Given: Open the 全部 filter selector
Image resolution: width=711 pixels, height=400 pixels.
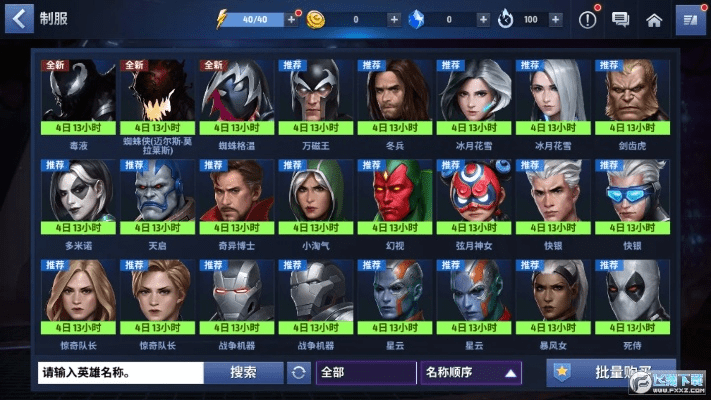Looking at the screenshot, I should 365,373.
